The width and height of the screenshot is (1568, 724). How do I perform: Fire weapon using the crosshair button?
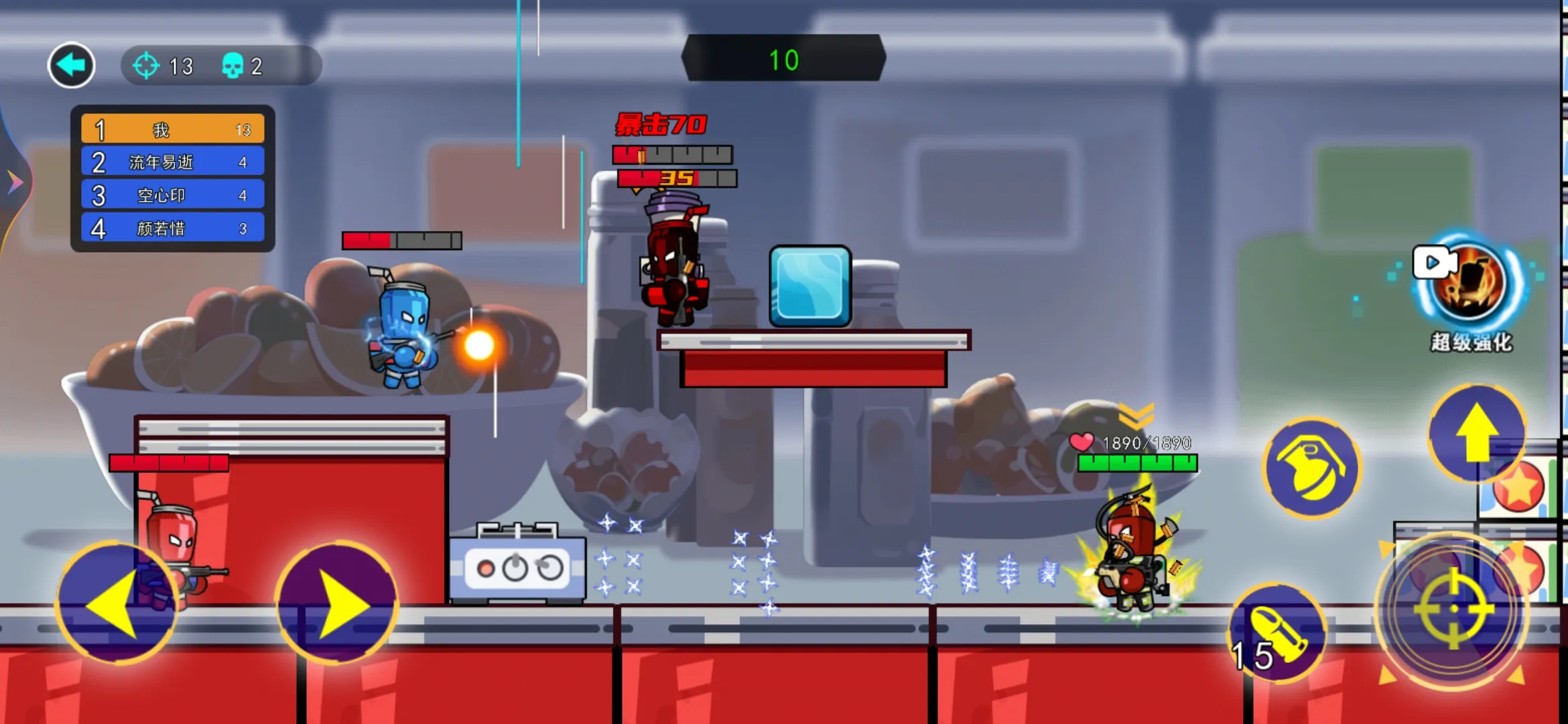click(1453, 609)
